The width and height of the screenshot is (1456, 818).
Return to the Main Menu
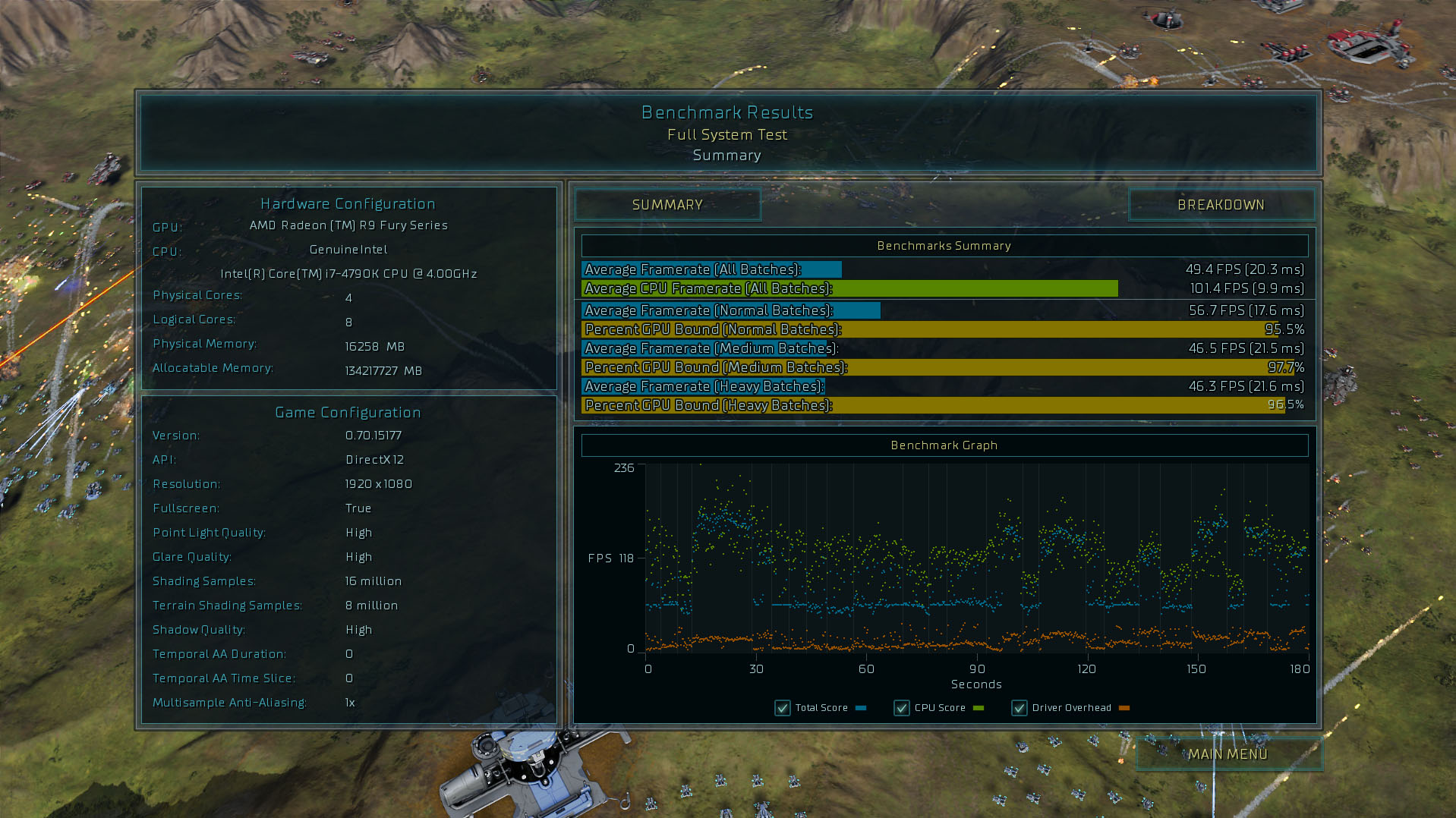(x=1228, y=754)
